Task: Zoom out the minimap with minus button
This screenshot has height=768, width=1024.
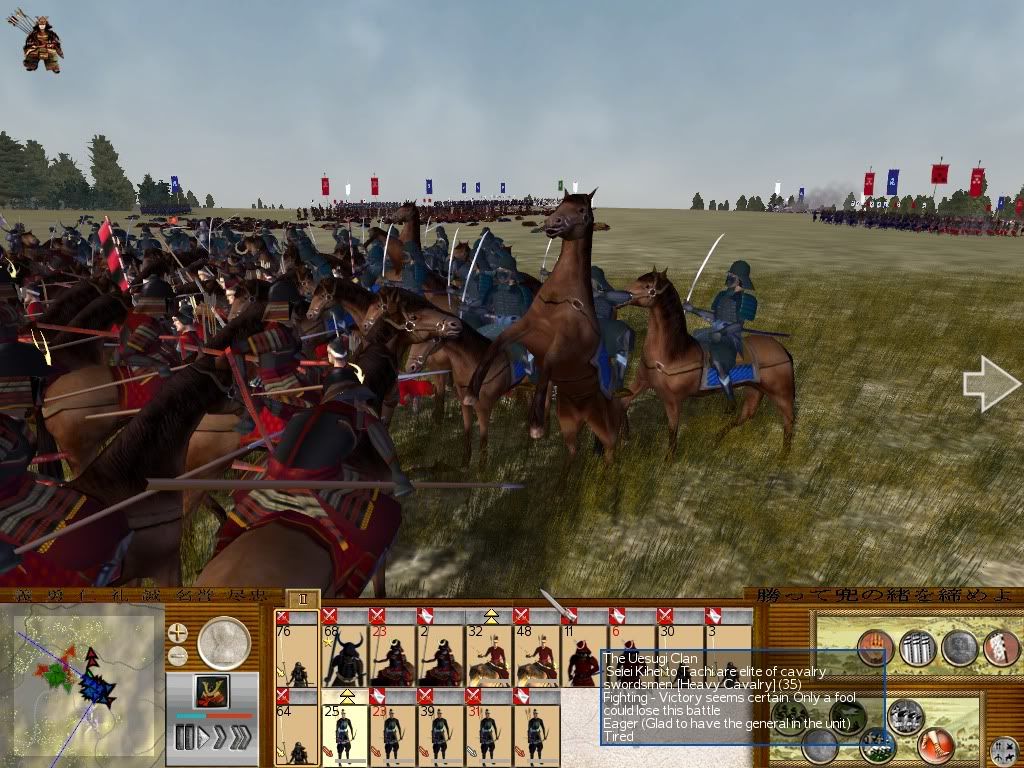Action: coord(178,657)
